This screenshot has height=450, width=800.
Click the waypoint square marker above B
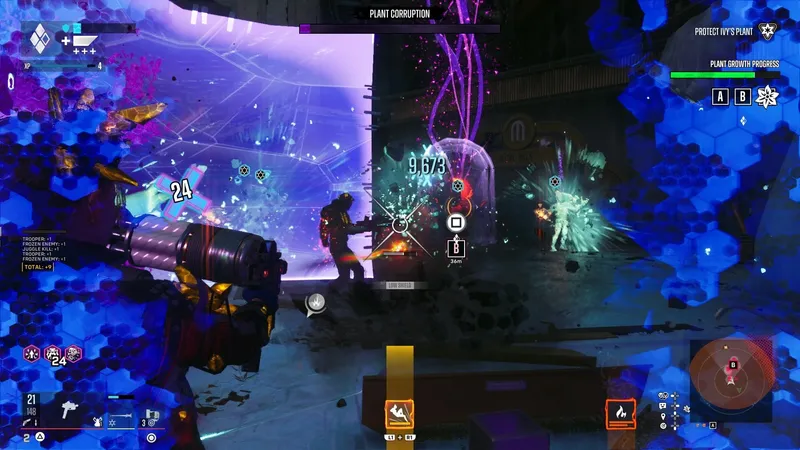[456, 222]
